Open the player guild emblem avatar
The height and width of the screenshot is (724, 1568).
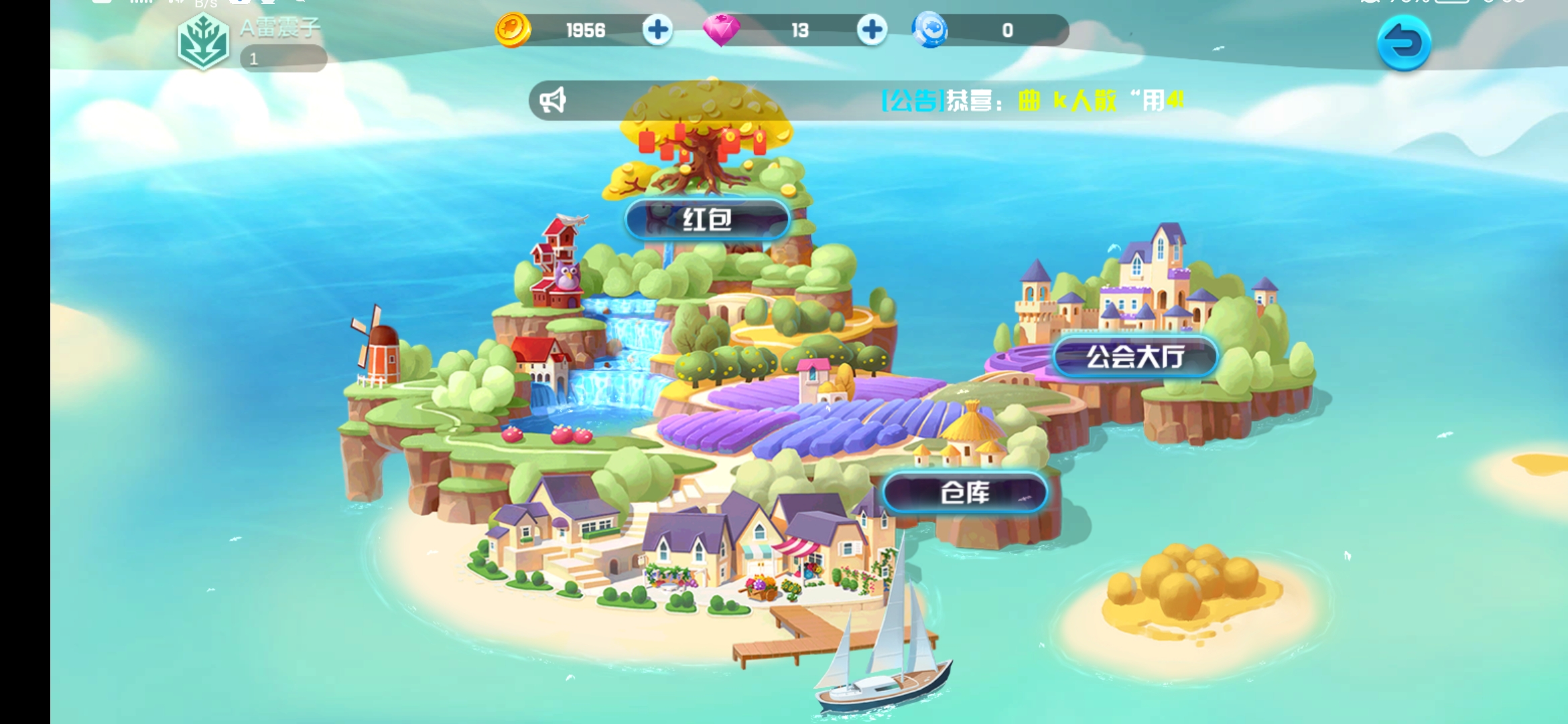point(204,43)
